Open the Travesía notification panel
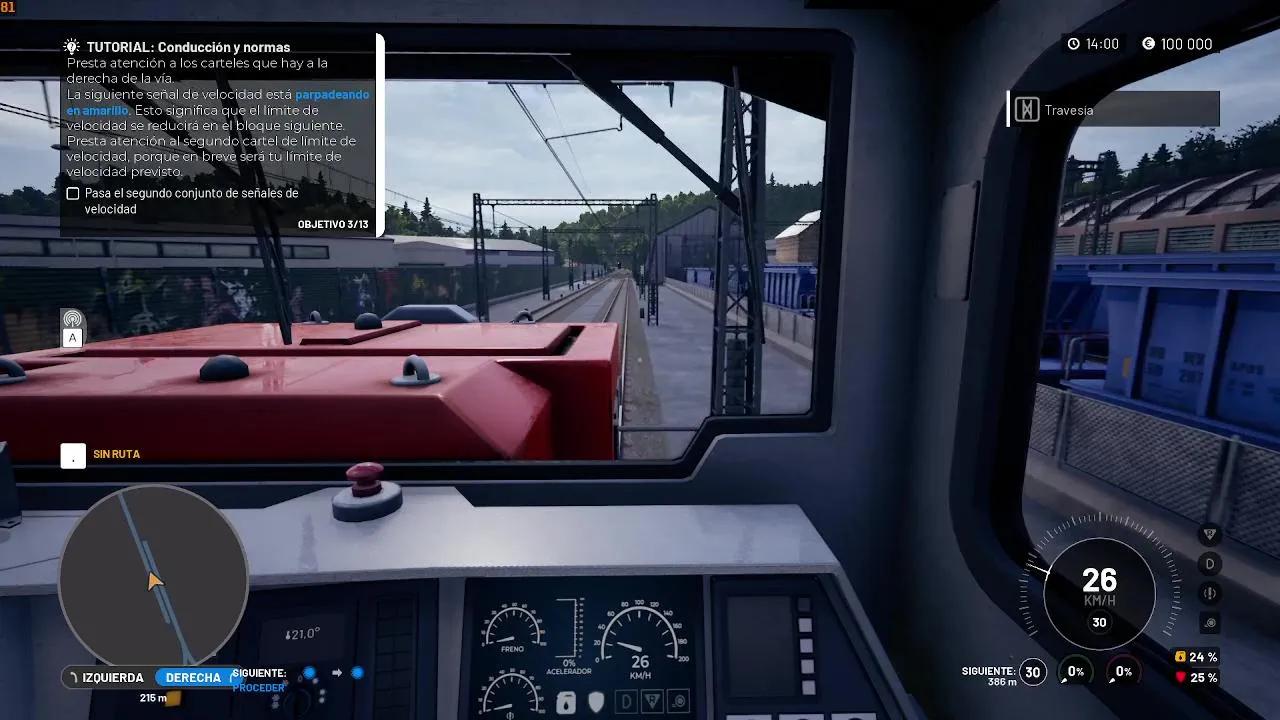The height and width of the screenshot is (720, 1280). pyautogui.click(x=1114, y=110)
